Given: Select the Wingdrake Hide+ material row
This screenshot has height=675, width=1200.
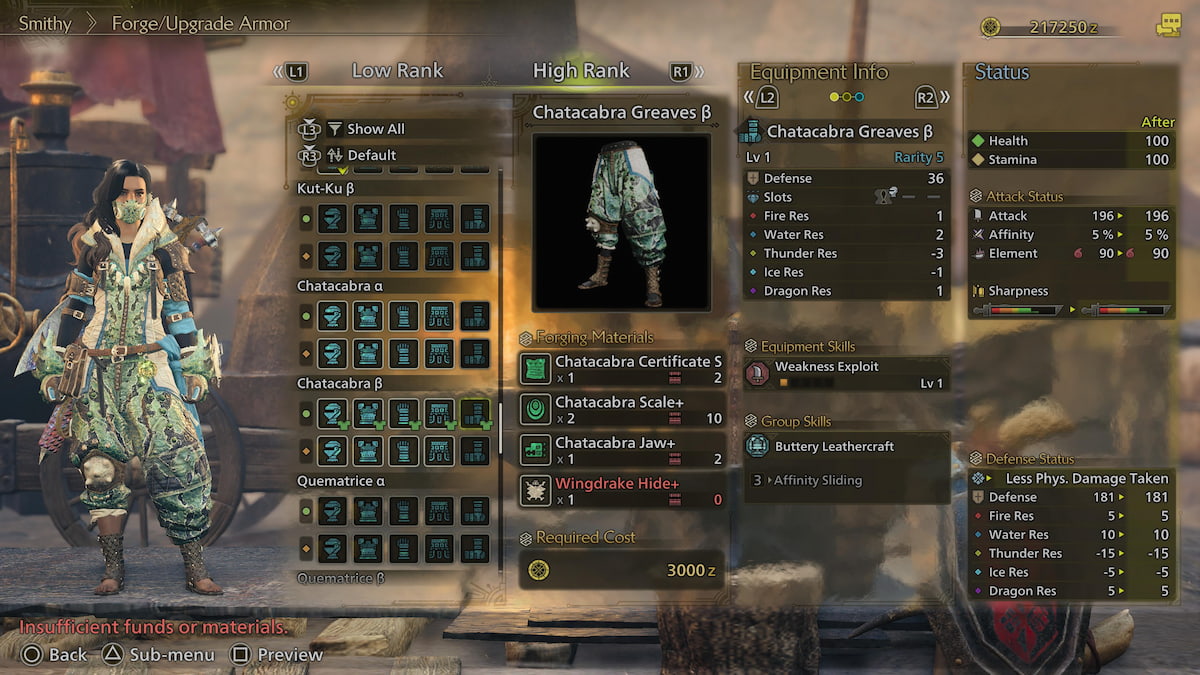Looking at the screenshot, I should 622,491.
